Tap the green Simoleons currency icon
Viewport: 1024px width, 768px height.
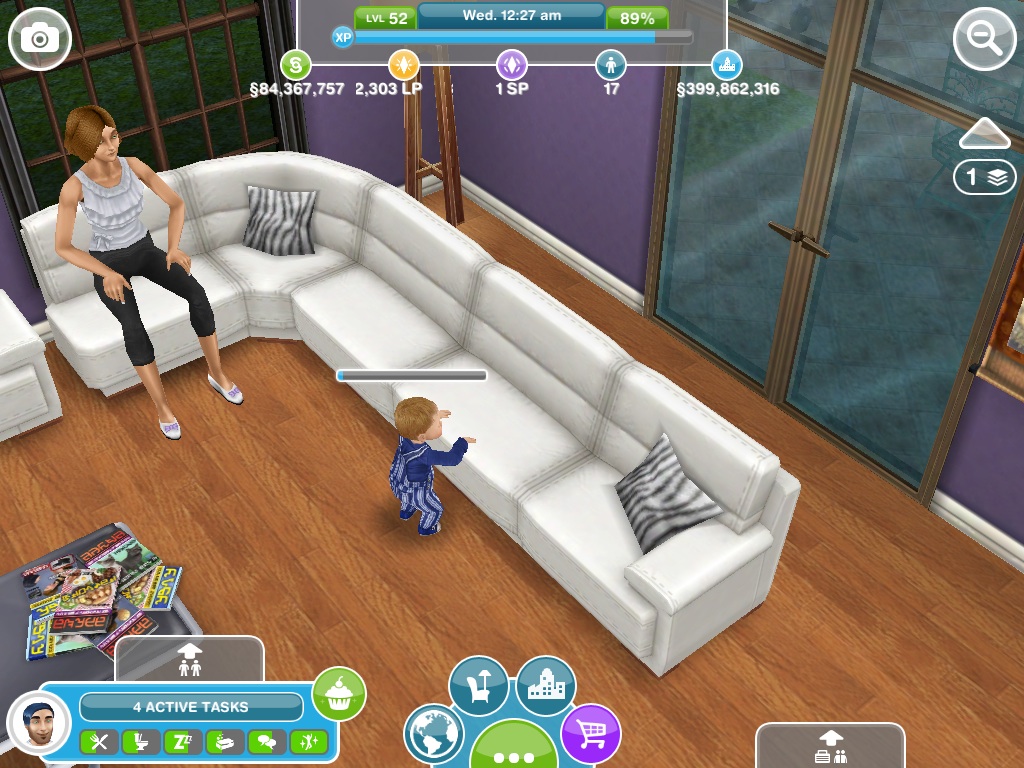coord(295,66)
